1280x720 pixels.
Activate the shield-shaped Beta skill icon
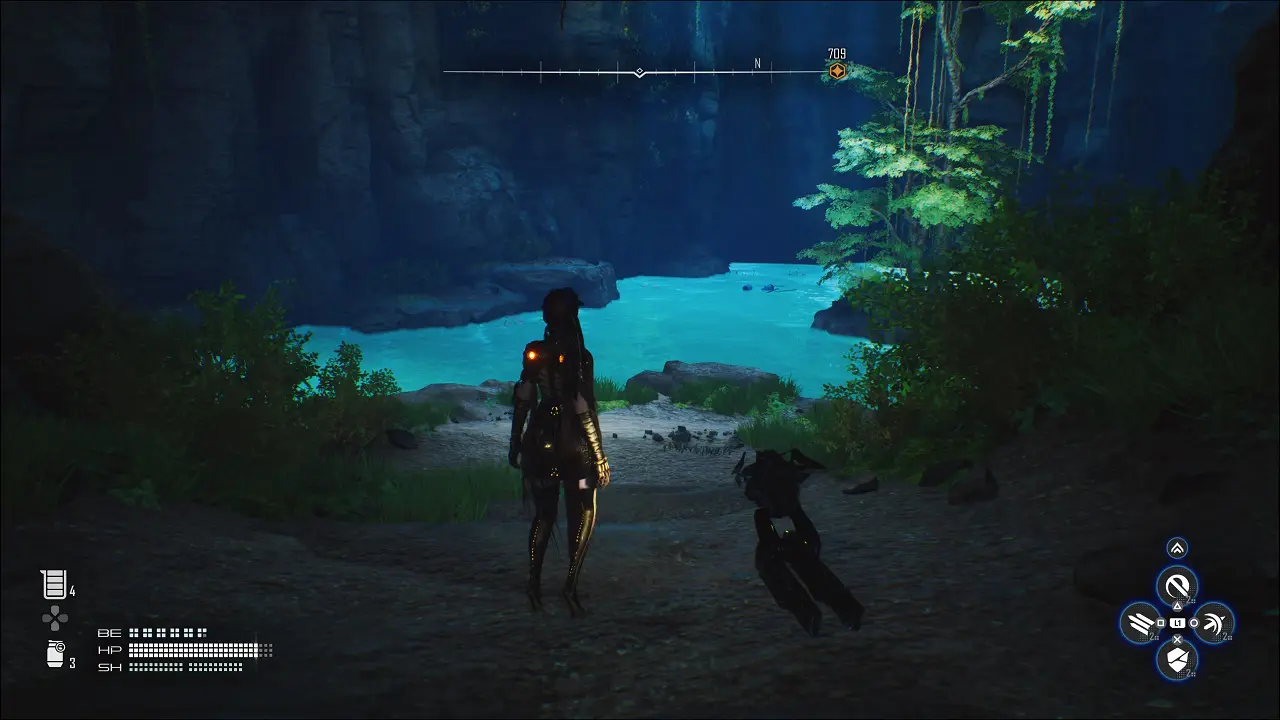[1177, 659]
